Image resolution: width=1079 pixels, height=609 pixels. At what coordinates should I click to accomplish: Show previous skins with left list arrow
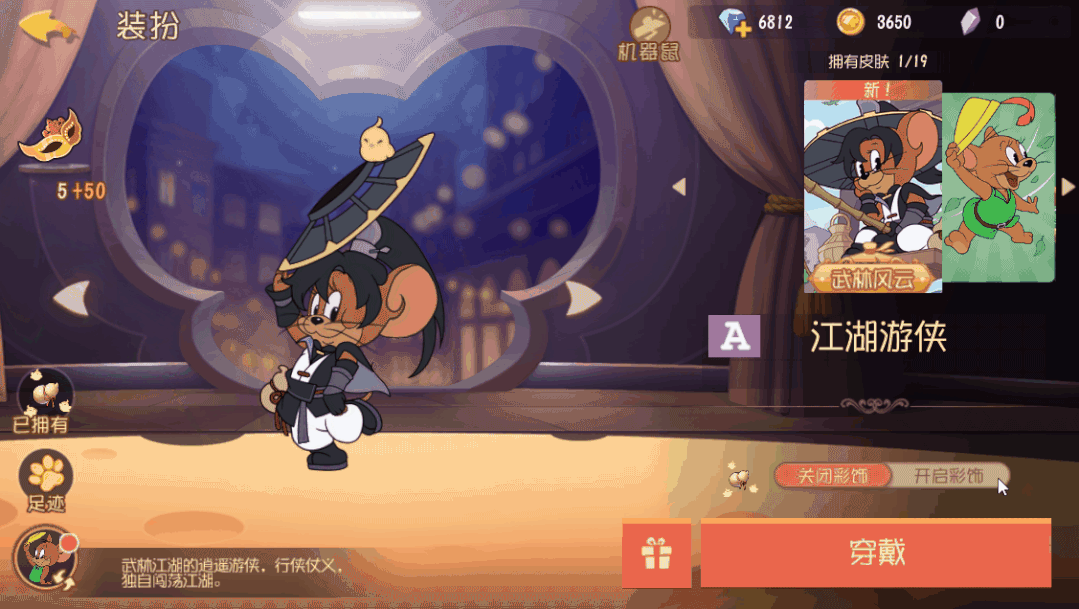coord(679,187)
